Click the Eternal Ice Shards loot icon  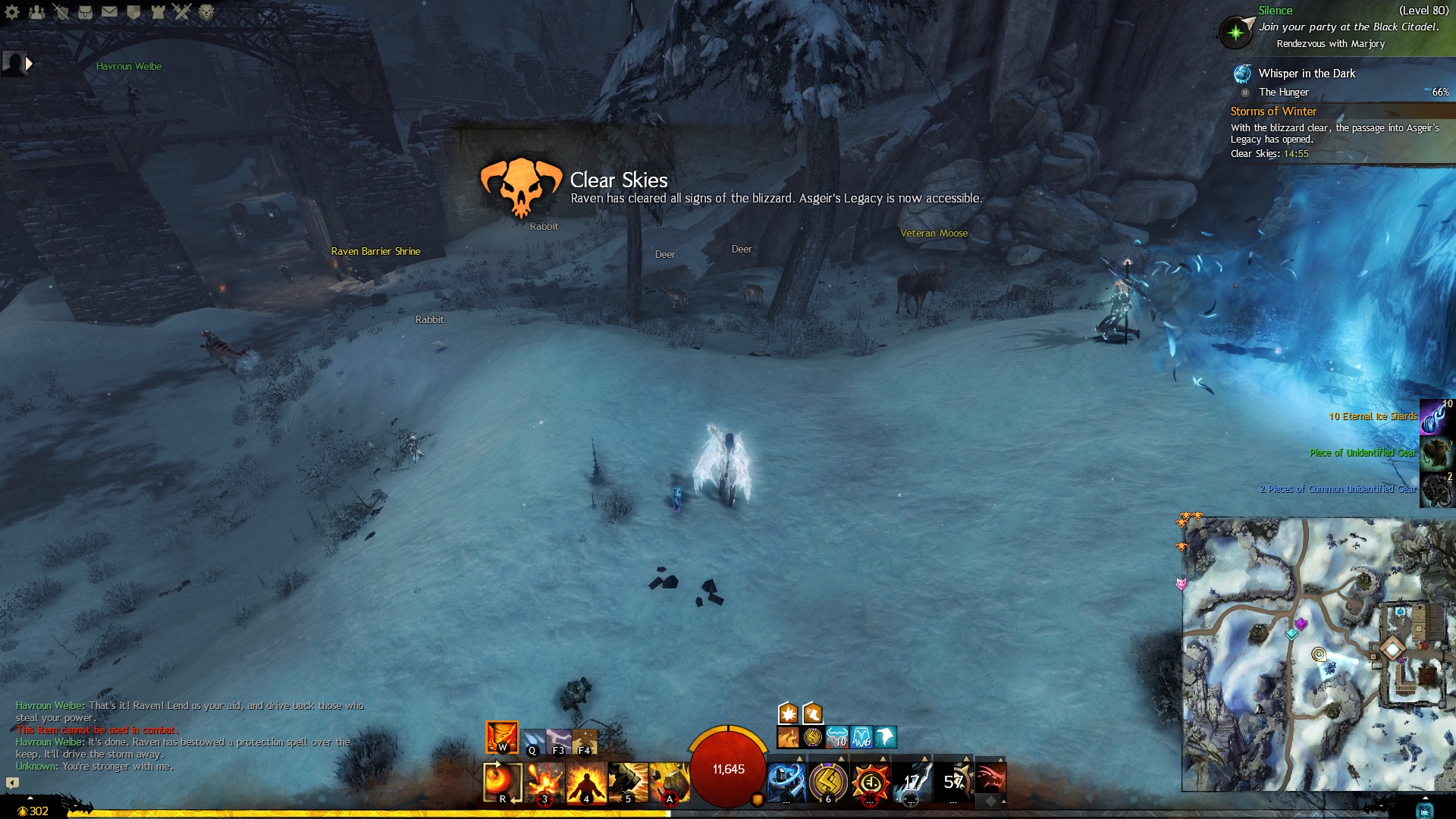coord(1436,417)
